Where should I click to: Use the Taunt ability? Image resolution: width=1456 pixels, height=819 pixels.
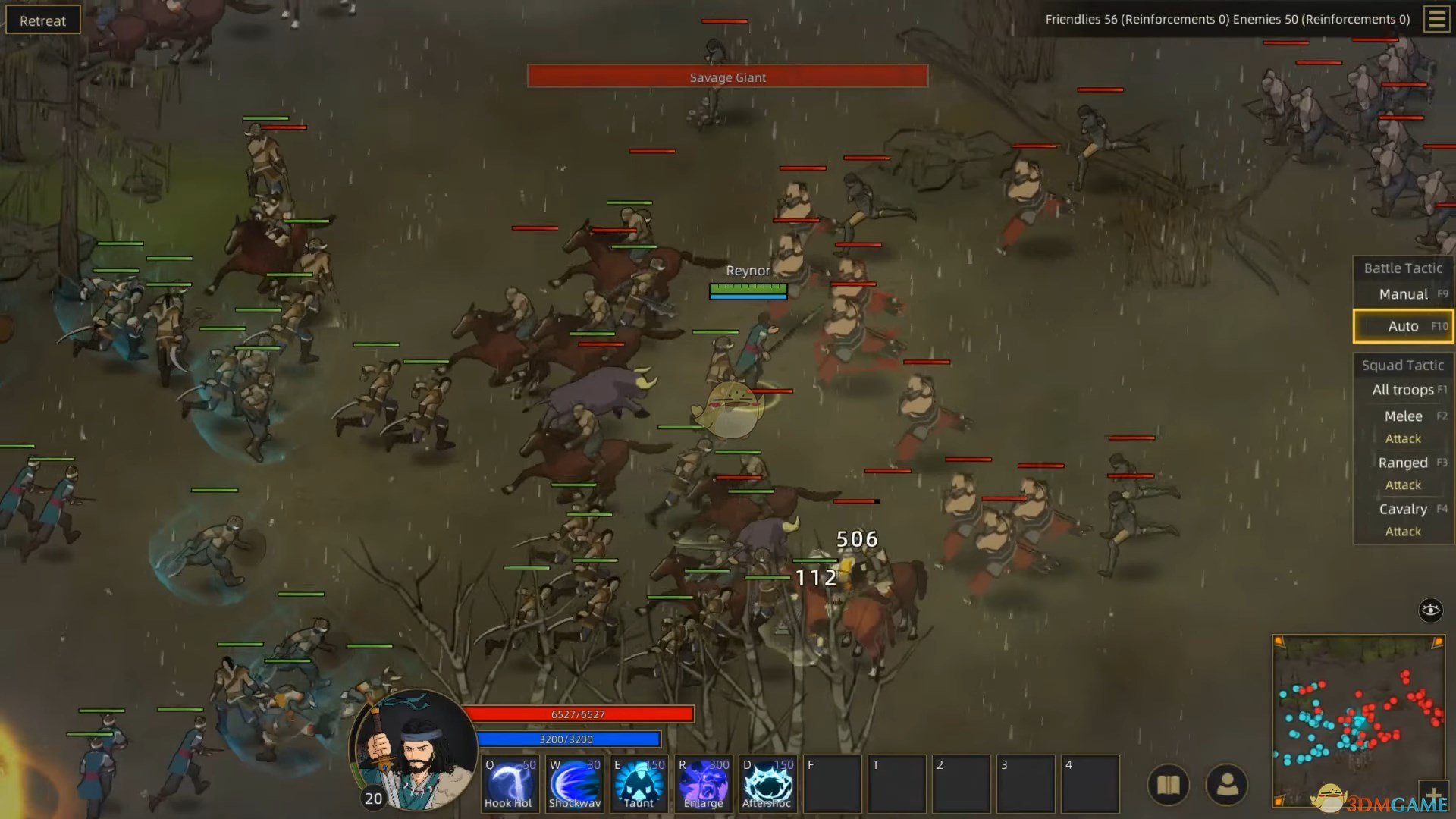[639, 783]
